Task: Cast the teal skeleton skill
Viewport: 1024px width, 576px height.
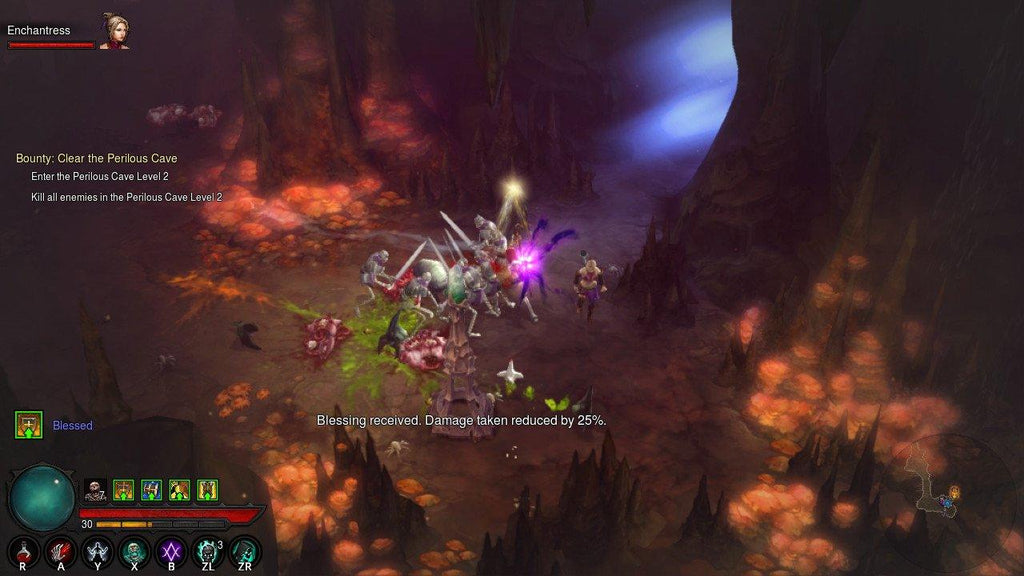Action: (x=134, y=551)
